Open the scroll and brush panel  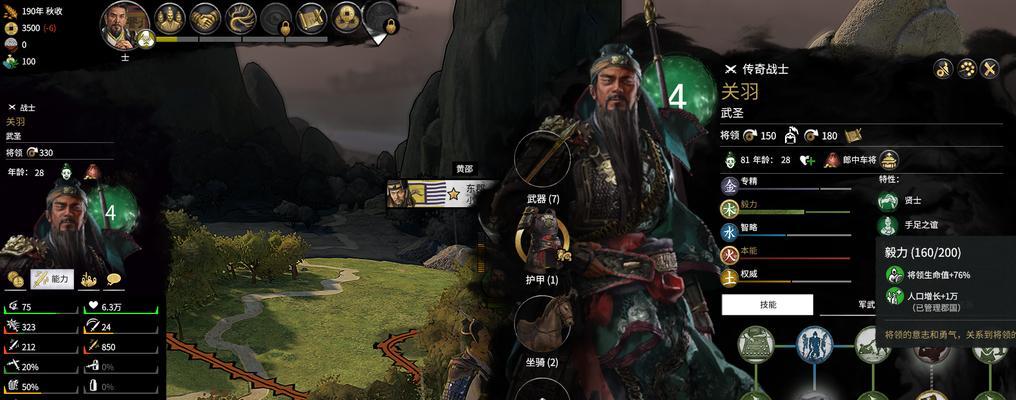tap(312, 17)
